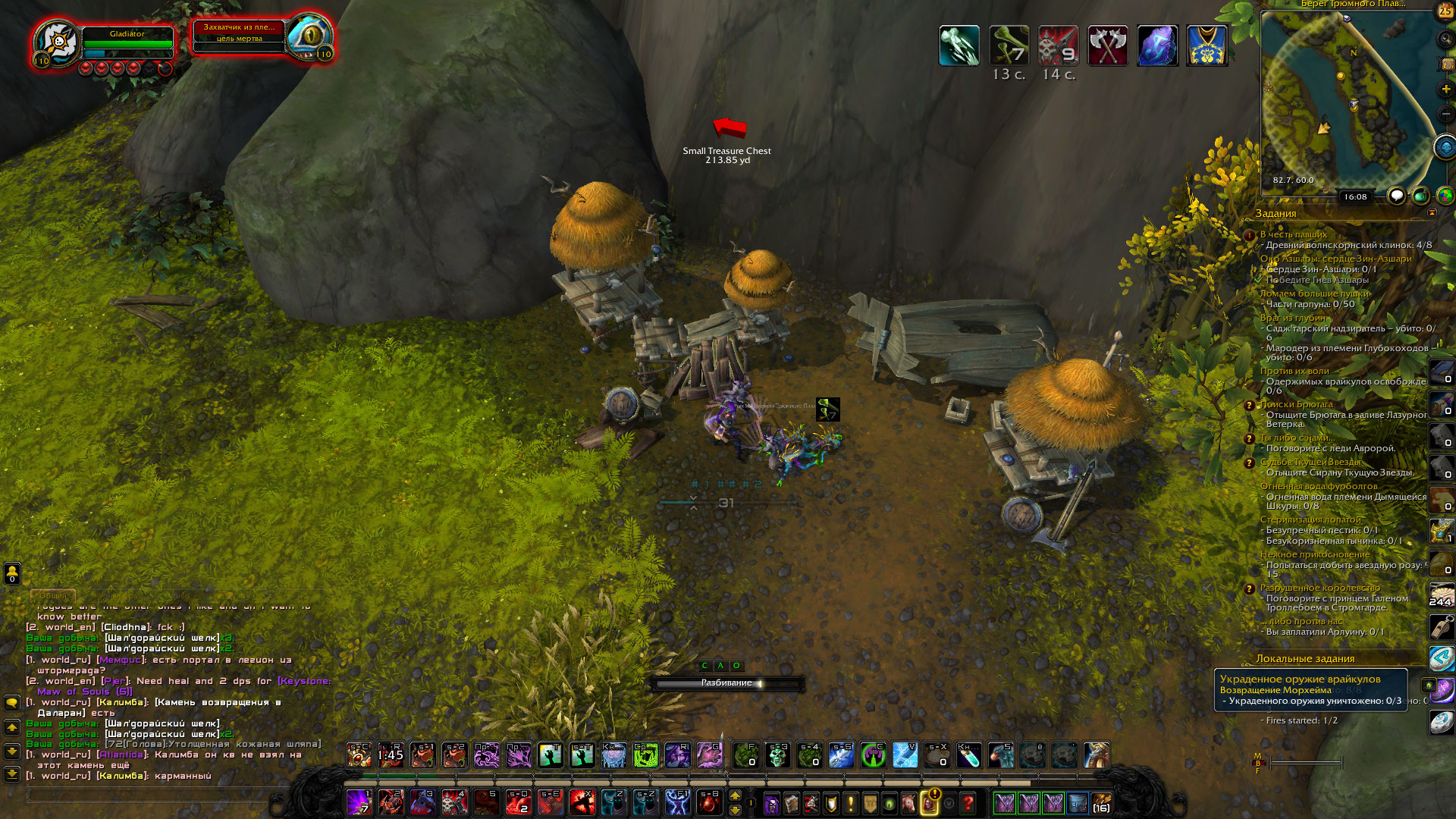Select the Gladiator player portrait
This screenshot has width=1456, height=819.
(x=58, y=42)
